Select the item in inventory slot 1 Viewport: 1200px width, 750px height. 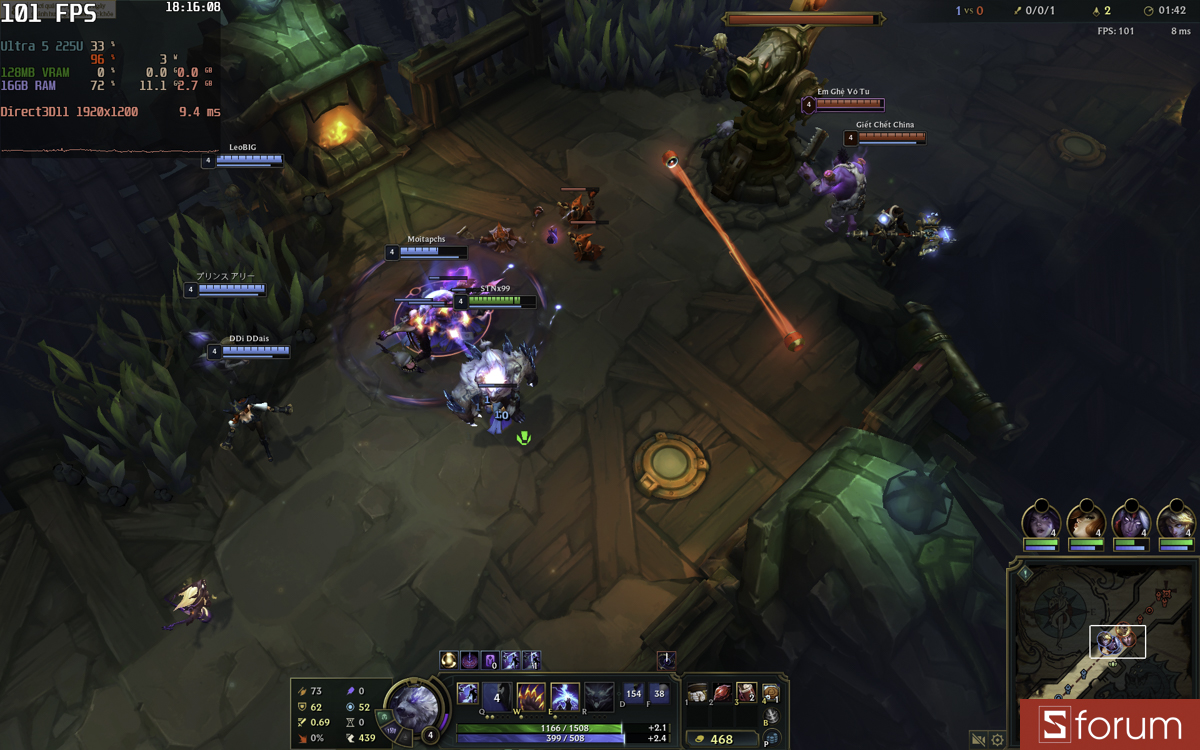pyautogui.click(x=698, y=692)
